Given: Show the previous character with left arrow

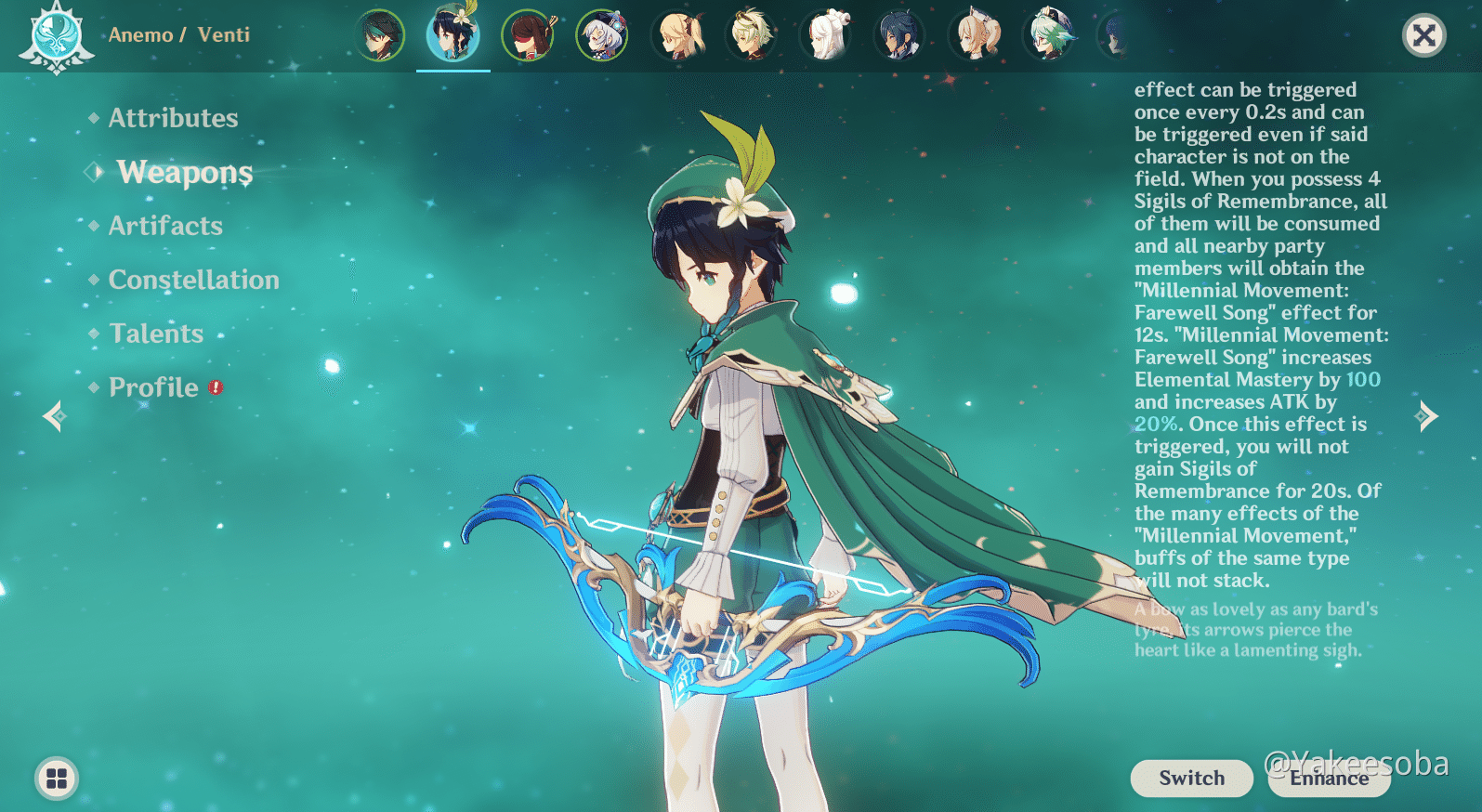Looking at the screenshot, I should (54, 416).
